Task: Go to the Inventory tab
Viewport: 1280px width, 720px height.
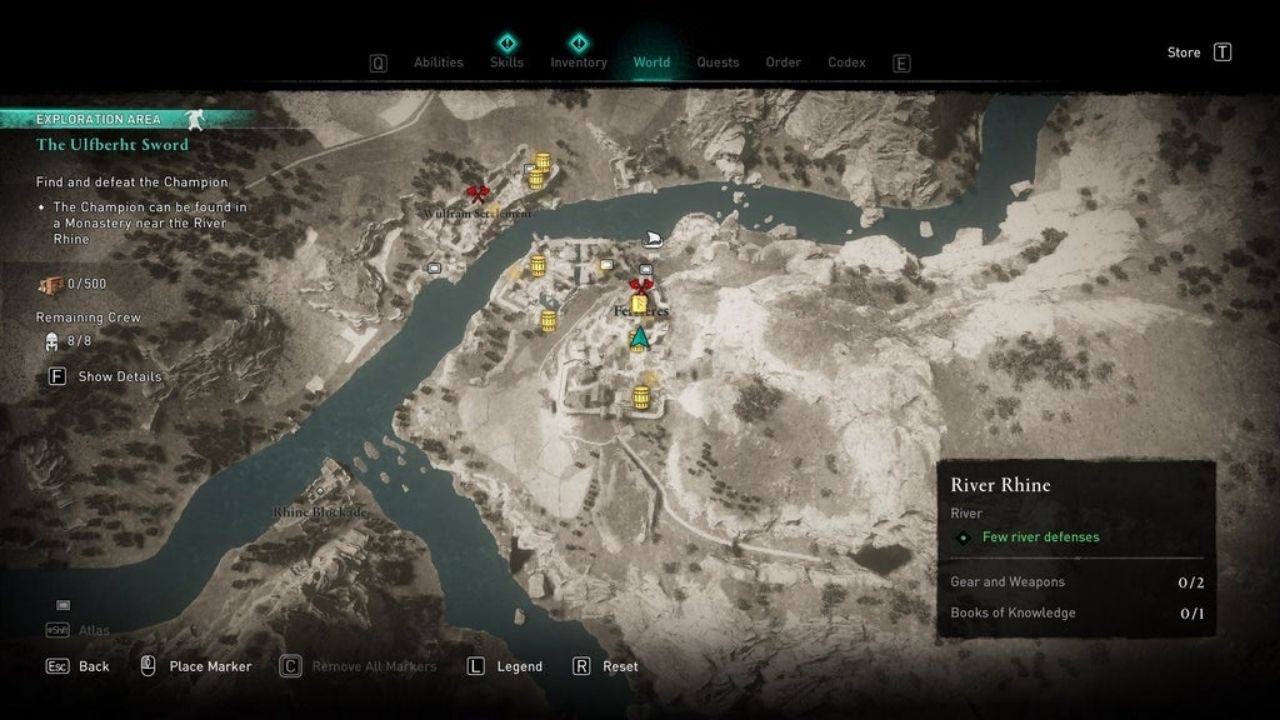Action: coord(579,62)
